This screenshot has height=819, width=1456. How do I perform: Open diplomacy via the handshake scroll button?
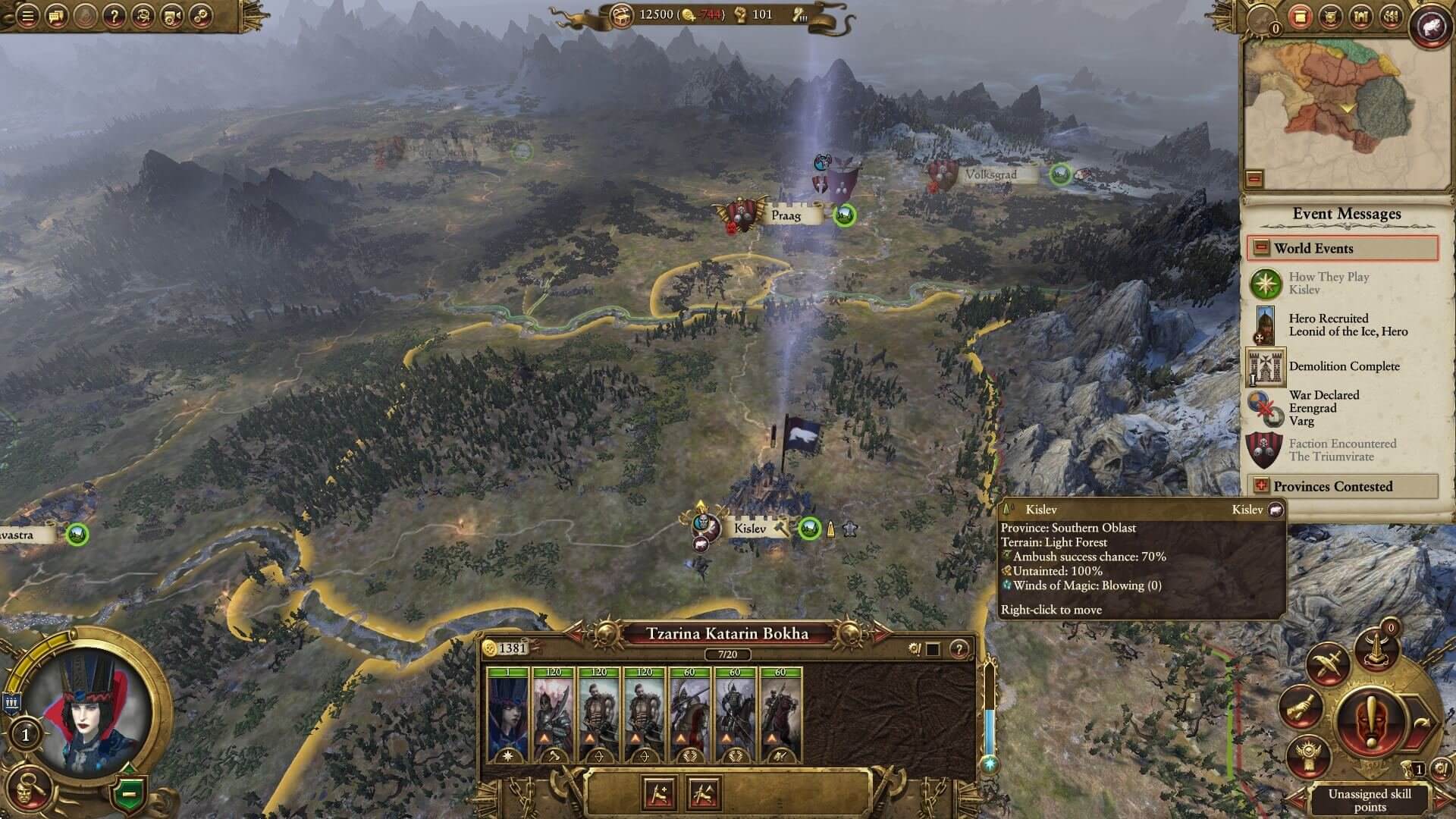[x=1300, y=708]
